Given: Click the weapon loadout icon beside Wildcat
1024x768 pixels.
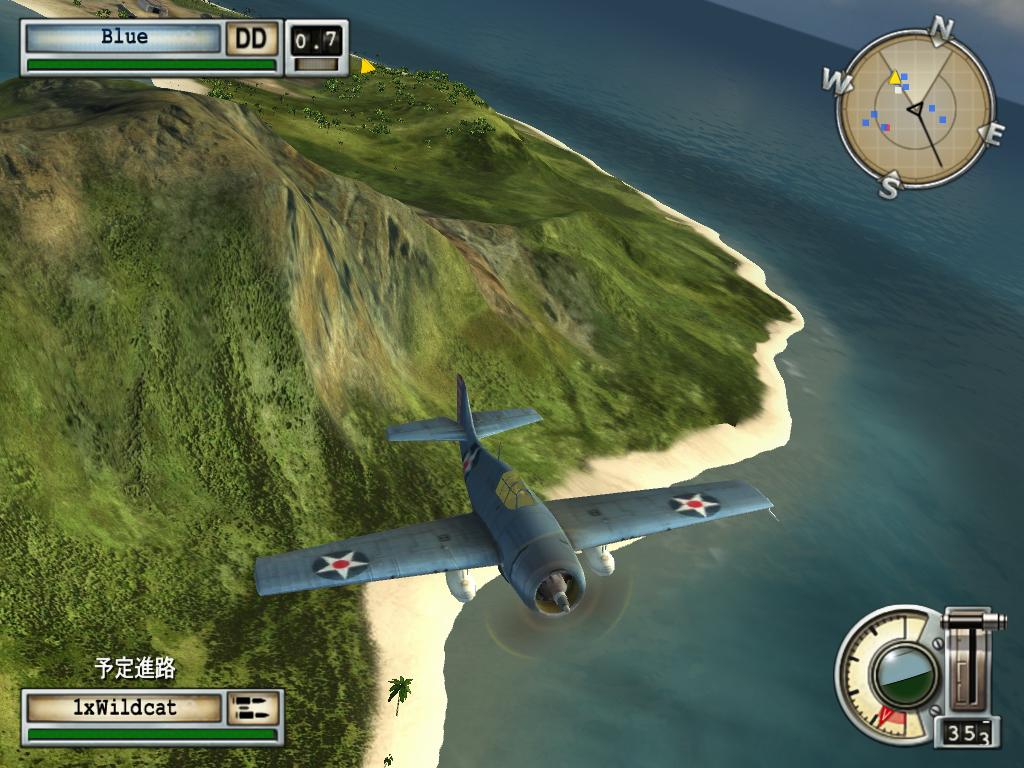Looking at the screenshot, I should coord(252,708).
